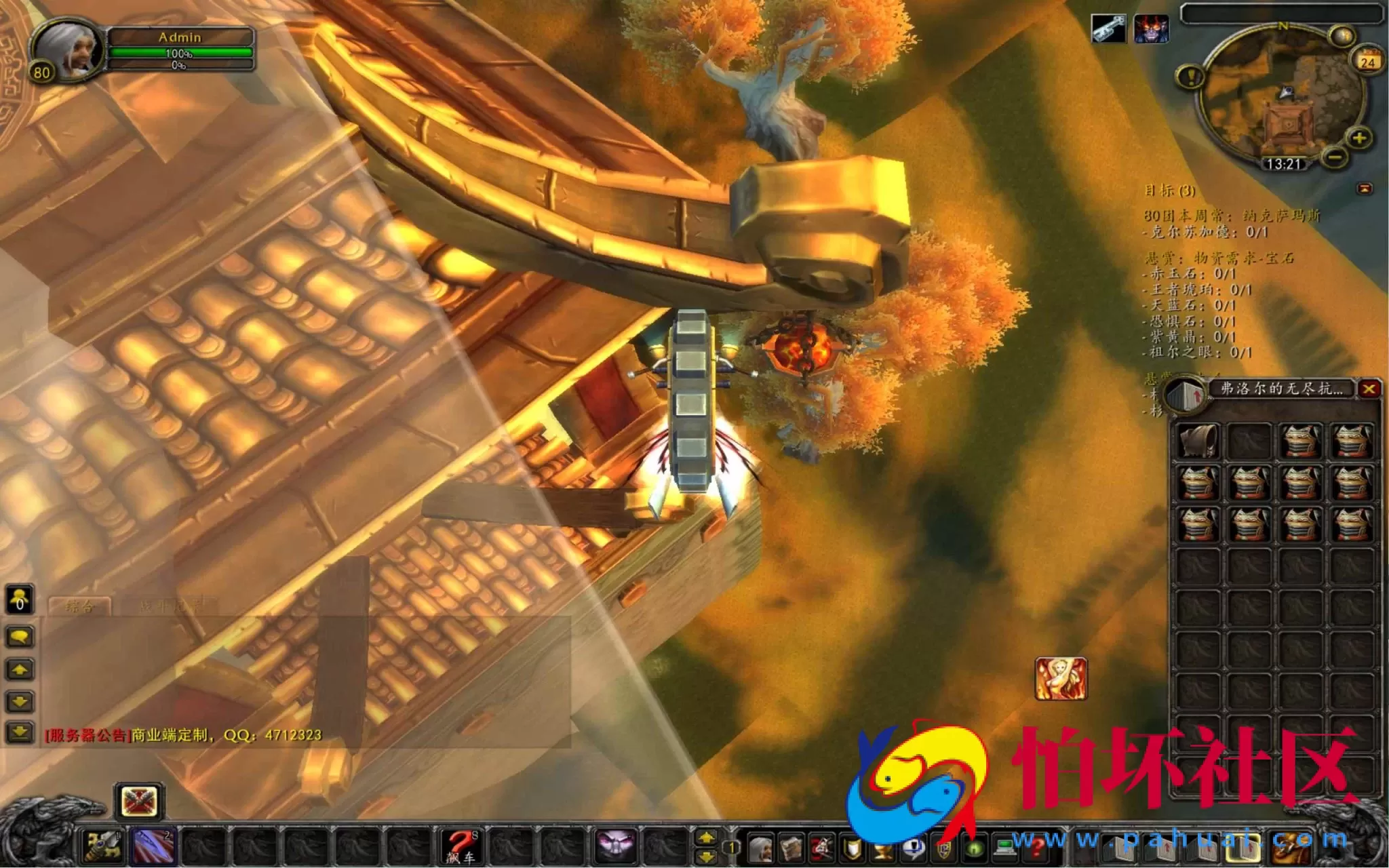Toggle the chat speech bubble button
Image resolution: width=1389 pixels, height=868 pixels.
(x=18, y=636)
